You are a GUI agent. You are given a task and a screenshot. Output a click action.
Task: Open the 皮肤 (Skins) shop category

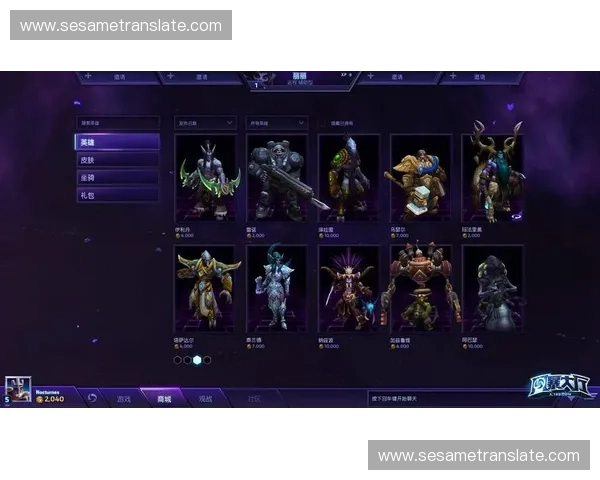point(117,160)
